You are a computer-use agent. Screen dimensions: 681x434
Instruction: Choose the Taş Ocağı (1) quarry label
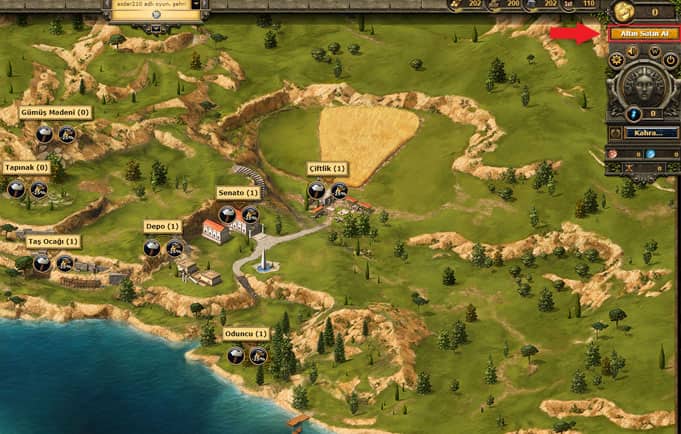[x=53, y=242]
